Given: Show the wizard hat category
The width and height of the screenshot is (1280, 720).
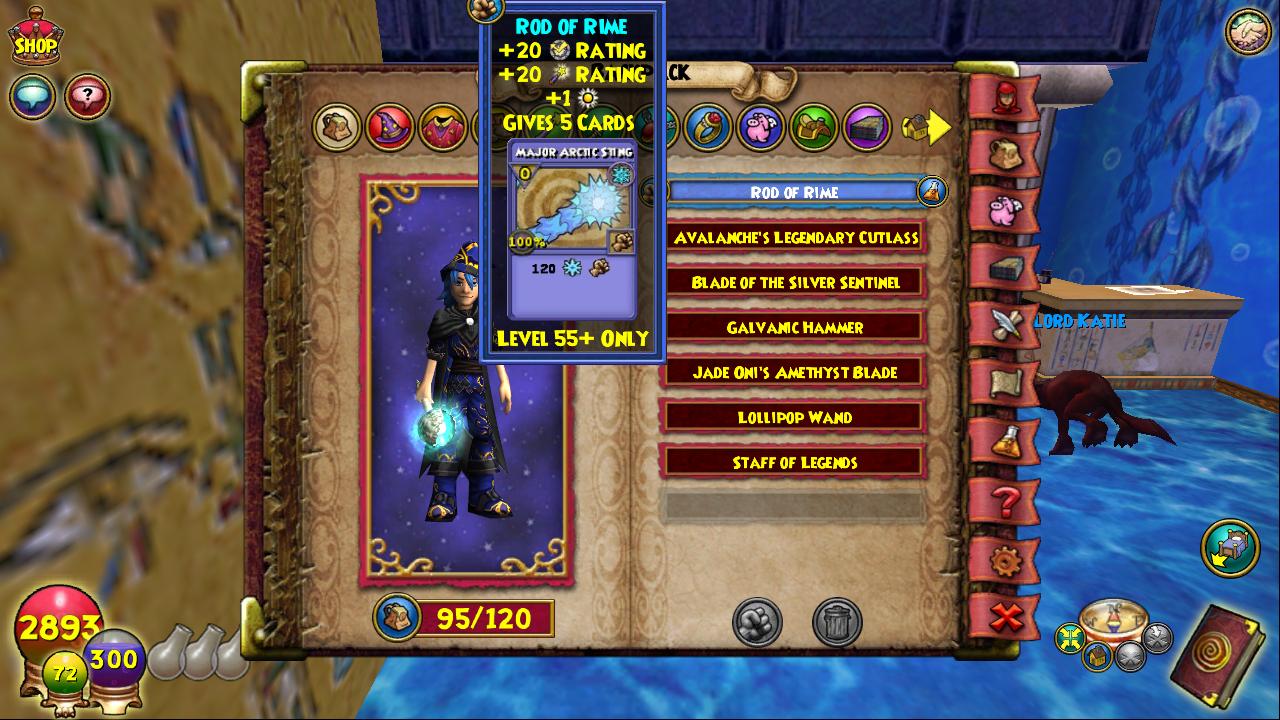Looking at the screenshot, I should pos(389,127).
